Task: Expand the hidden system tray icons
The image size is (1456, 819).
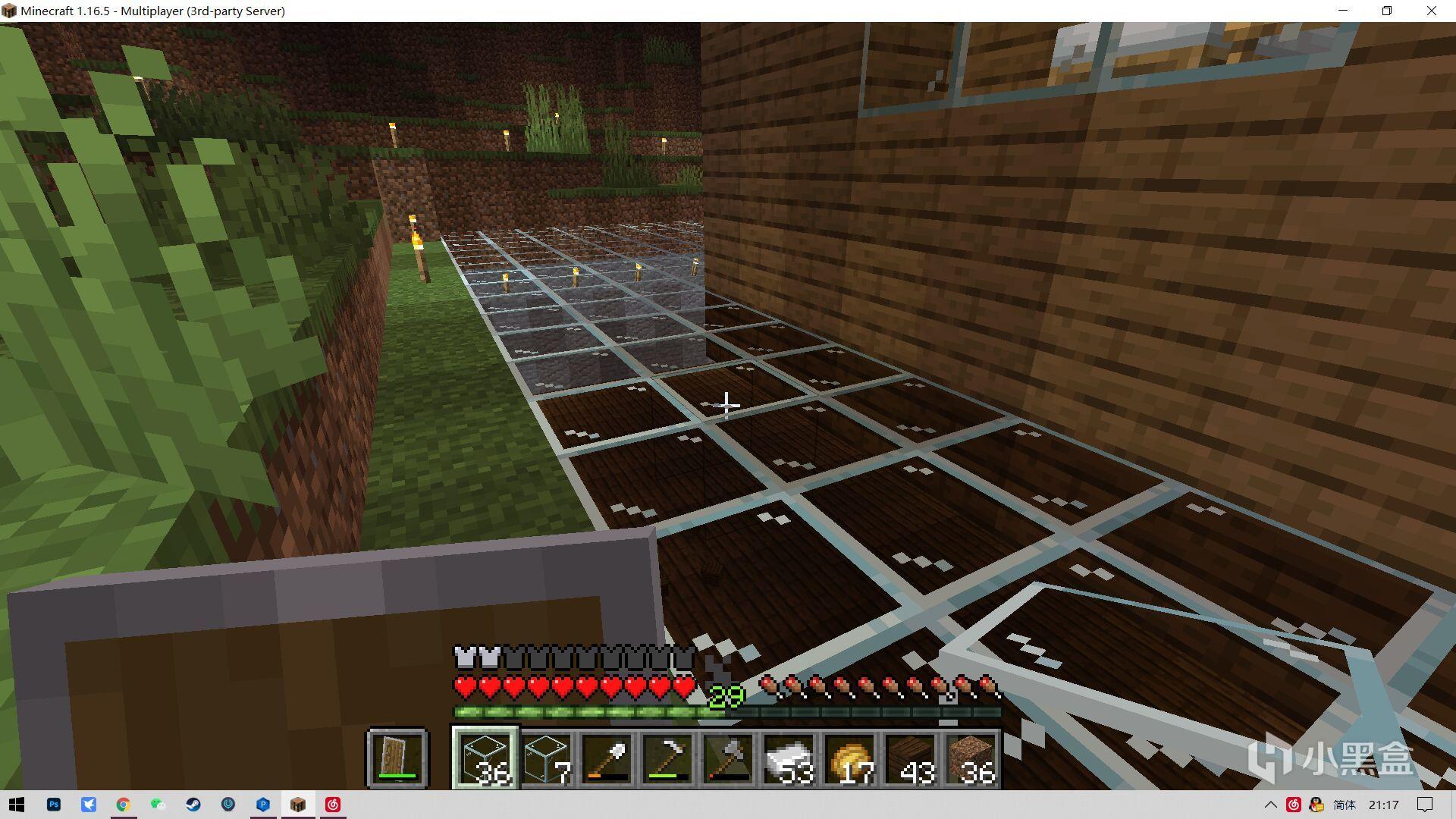Action: coord(1272,805)
